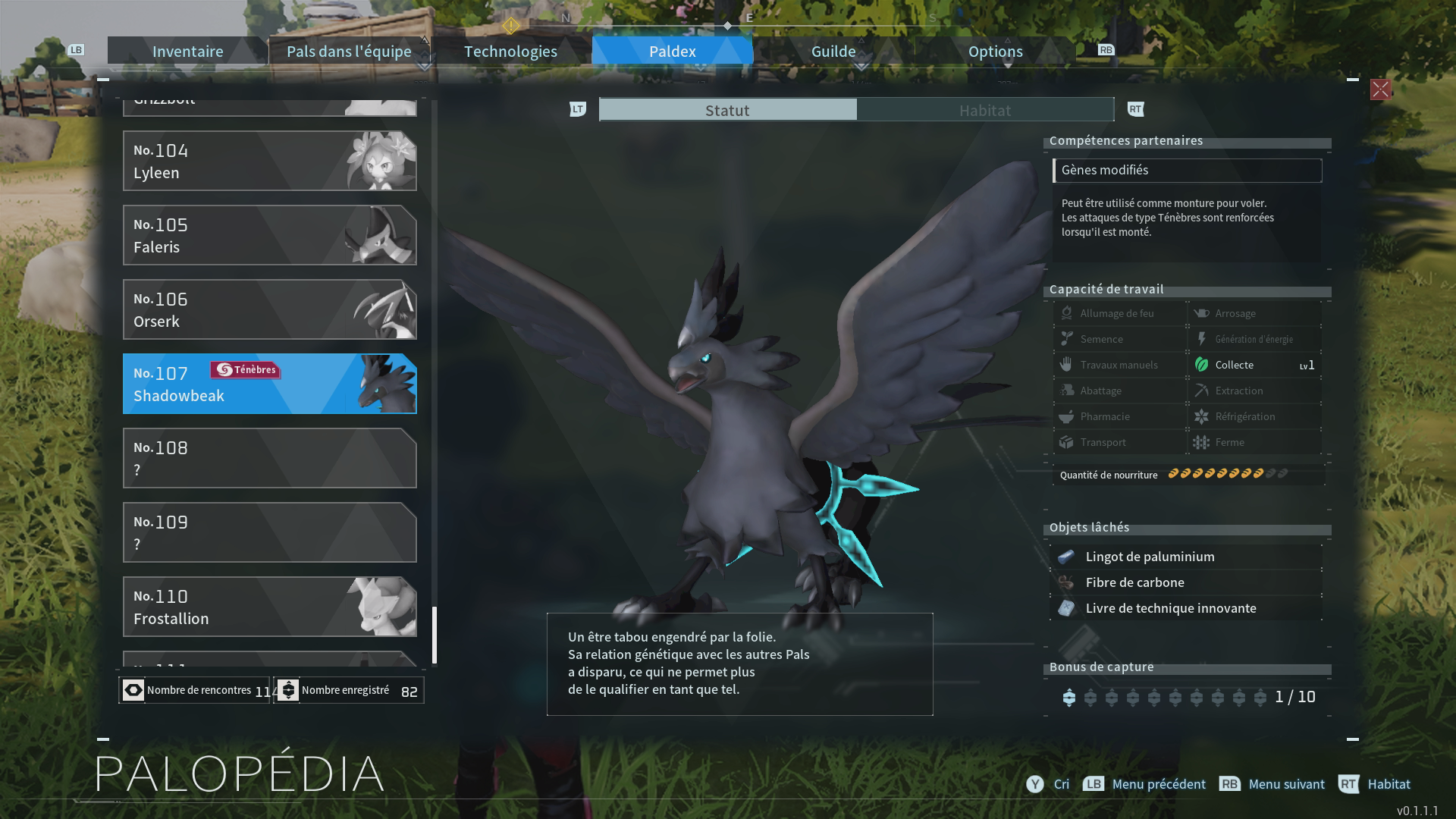Switch to the Guilde tab
Viewport: 1456px width, 819px height.
(833, 51)
